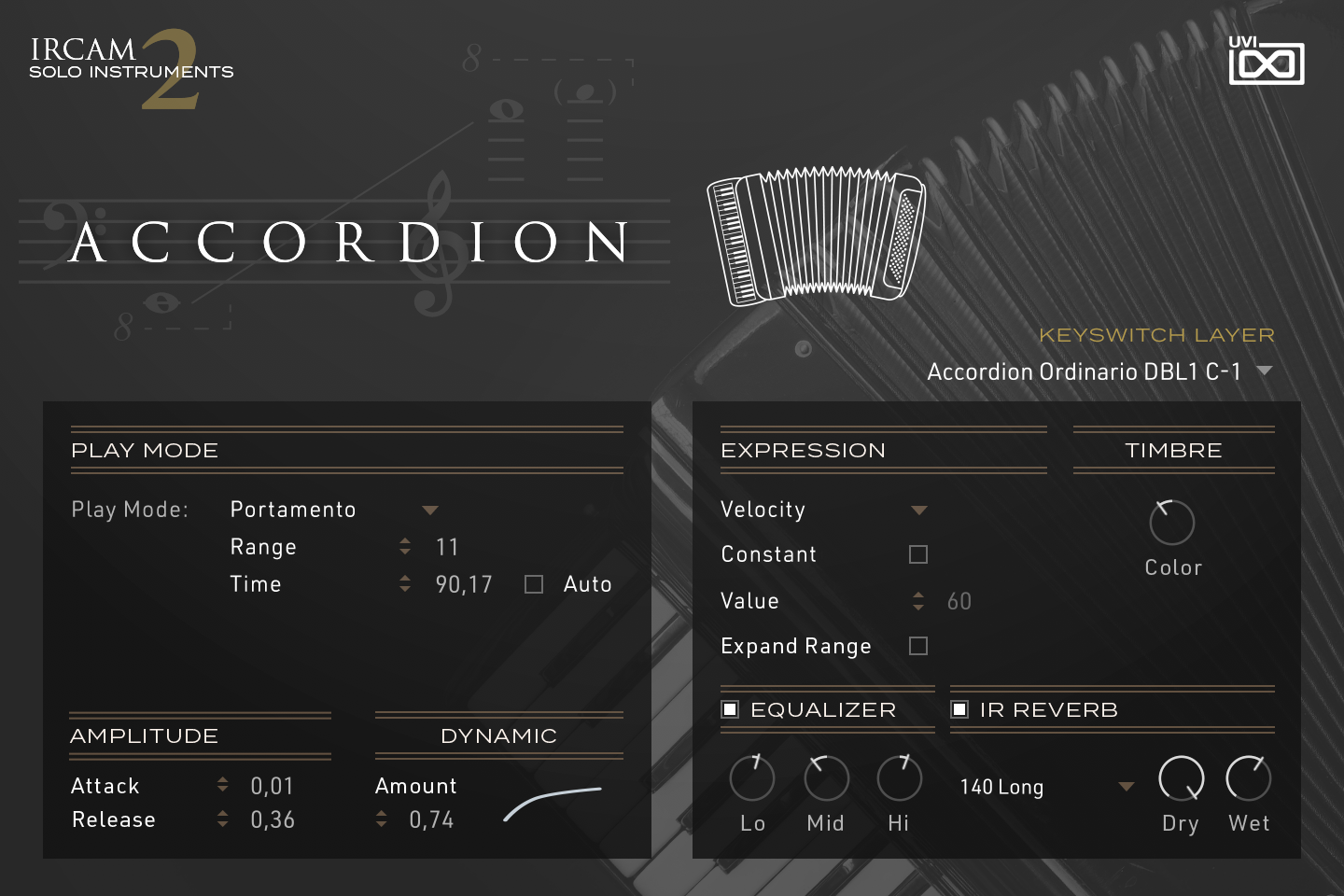Enable Constant expression mode
Image resolution: width=1344 pixels, height=896 pixels.
tap(917, 553)
